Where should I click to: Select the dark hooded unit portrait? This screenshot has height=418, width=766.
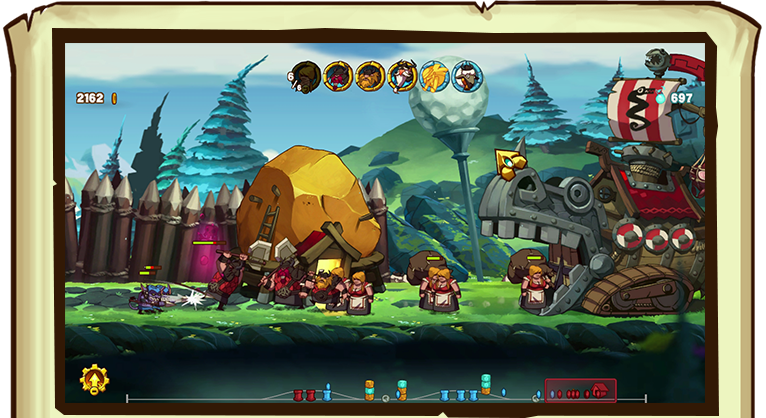307,76
